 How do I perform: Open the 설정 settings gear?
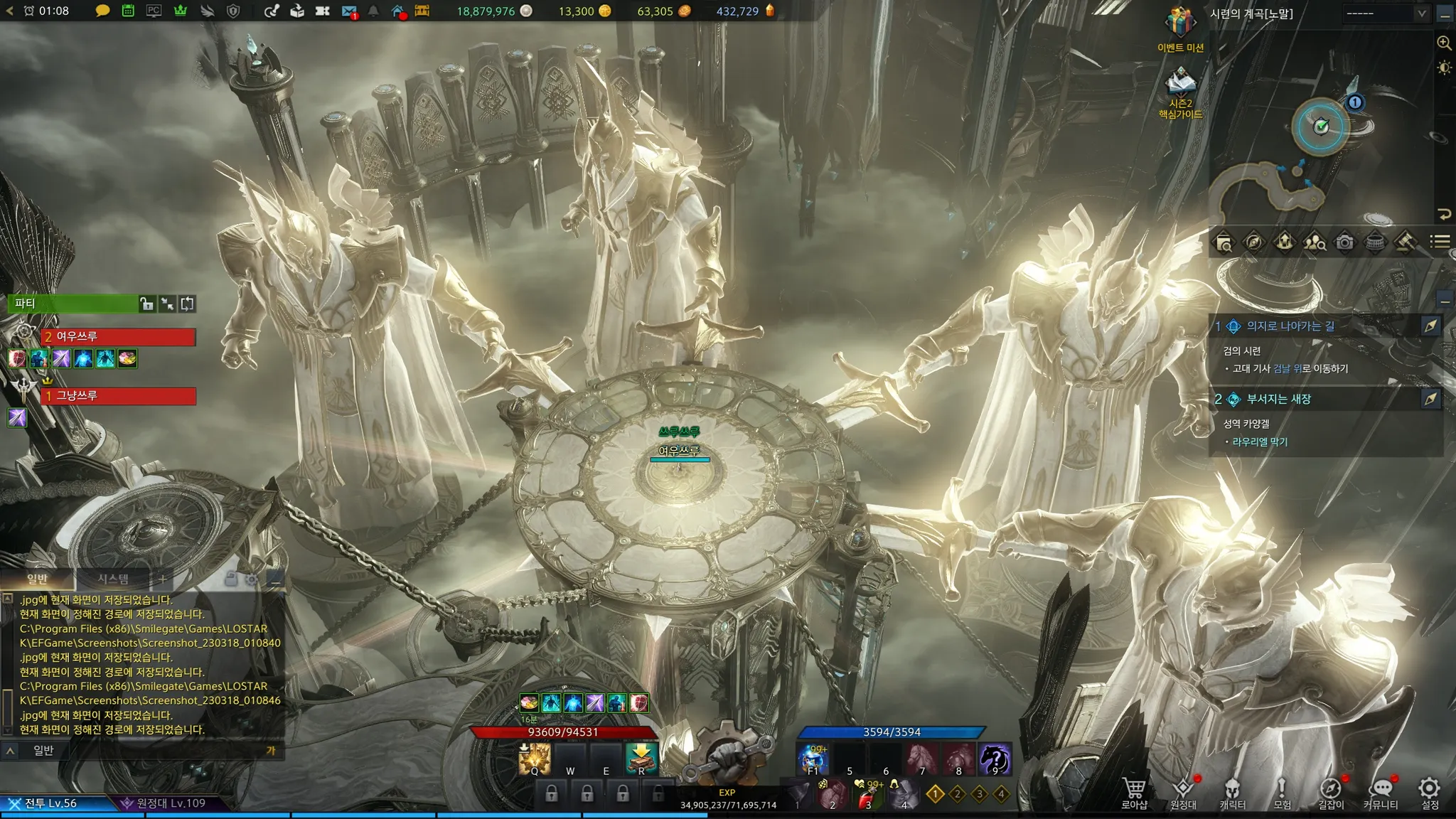coord(1429,792)
